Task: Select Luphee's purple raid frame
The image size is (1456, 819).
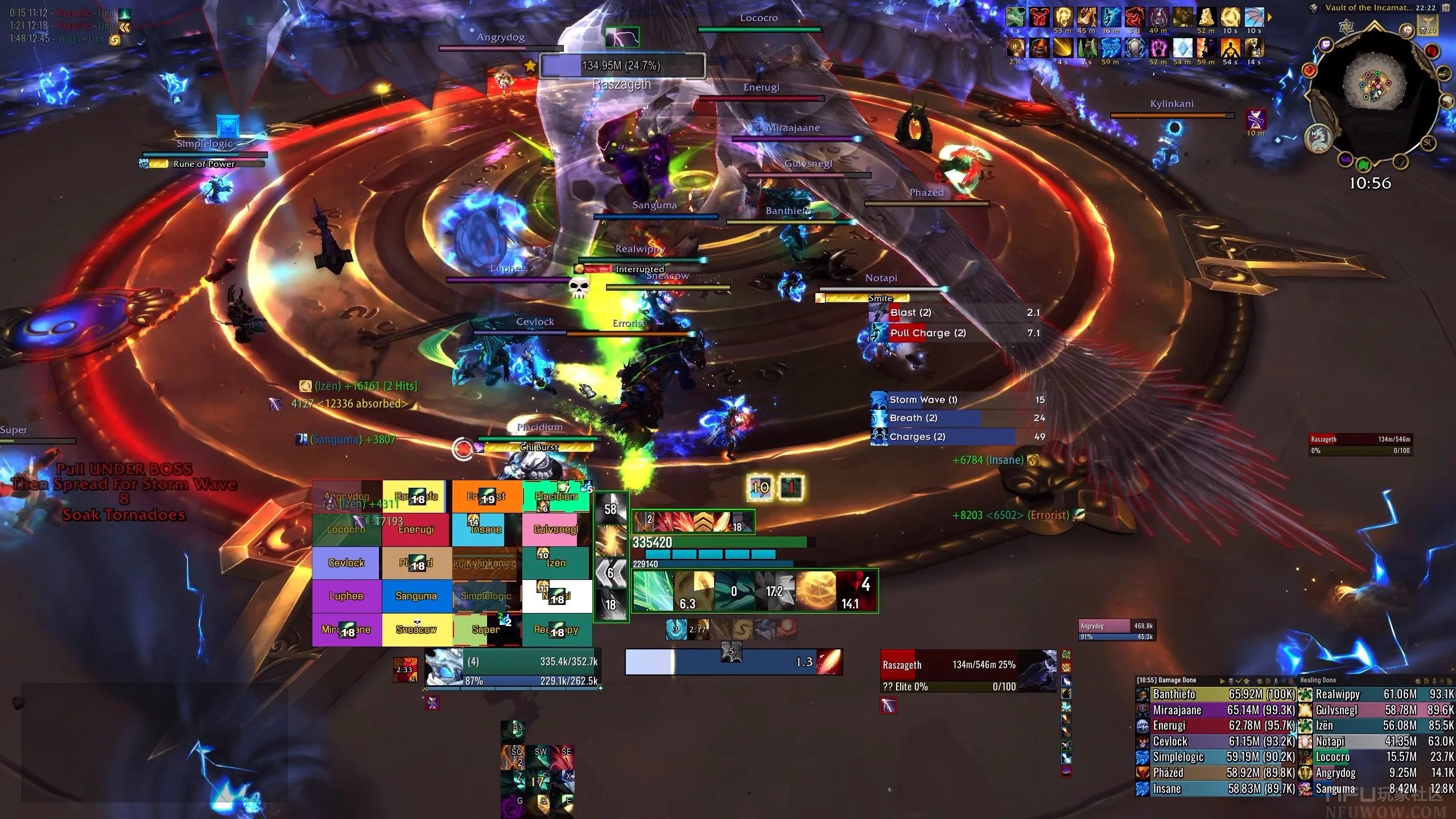Action: [346, 596]
